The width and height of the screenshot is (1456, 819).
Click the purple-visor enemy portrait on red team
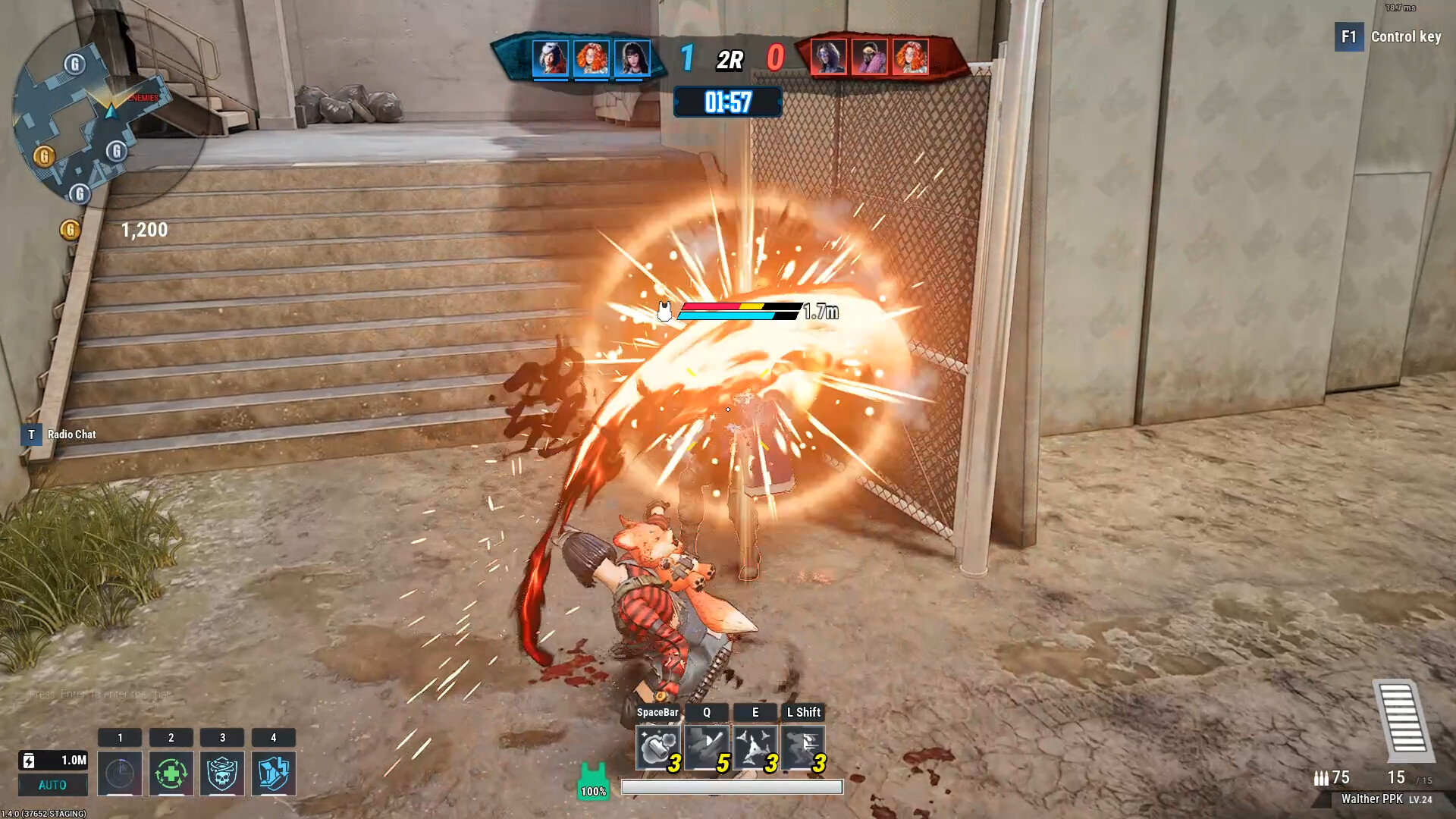(828, 58)
